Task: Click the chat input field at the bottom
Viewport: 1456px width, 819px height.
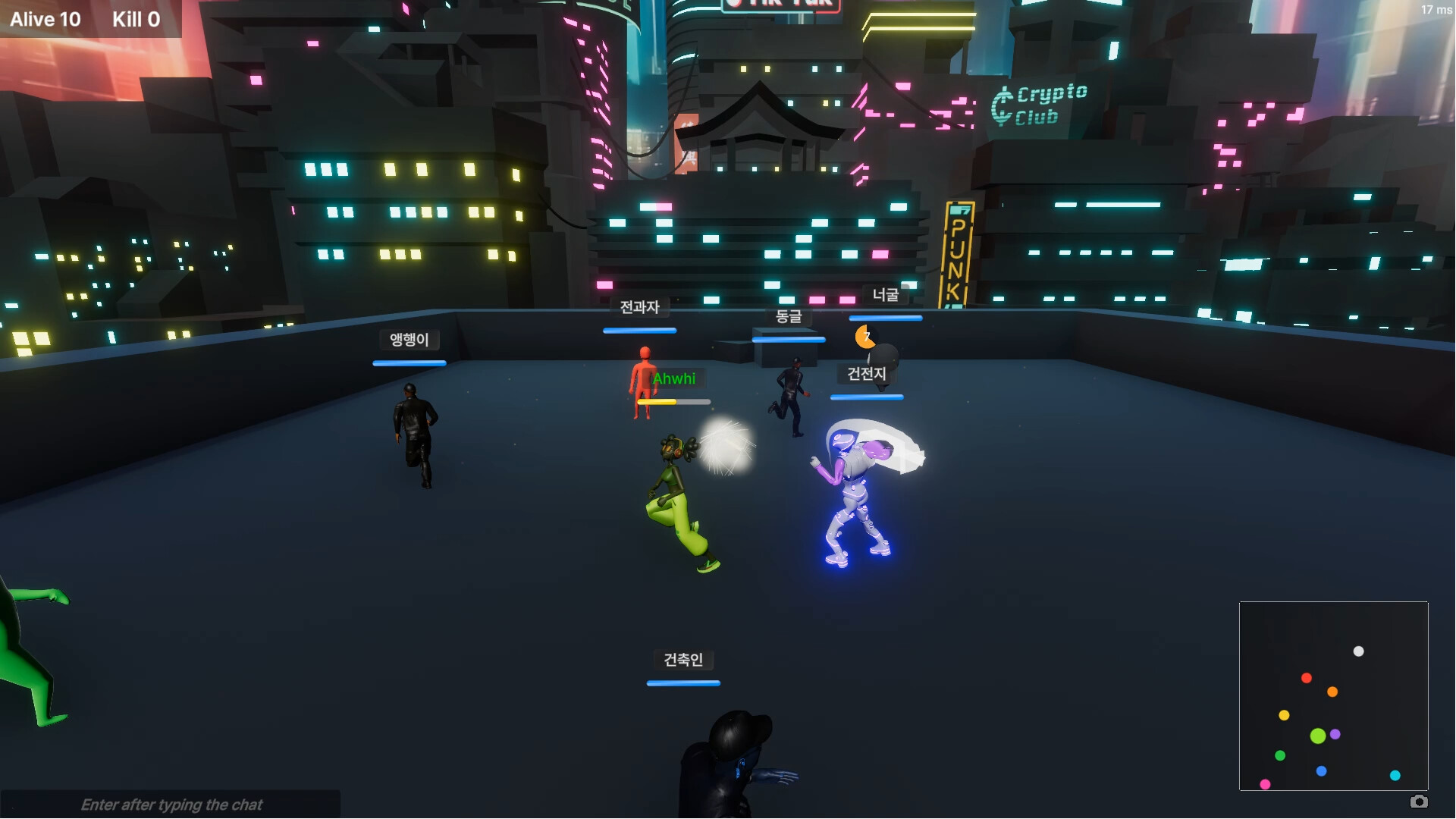Action: (x=172, y=805)
